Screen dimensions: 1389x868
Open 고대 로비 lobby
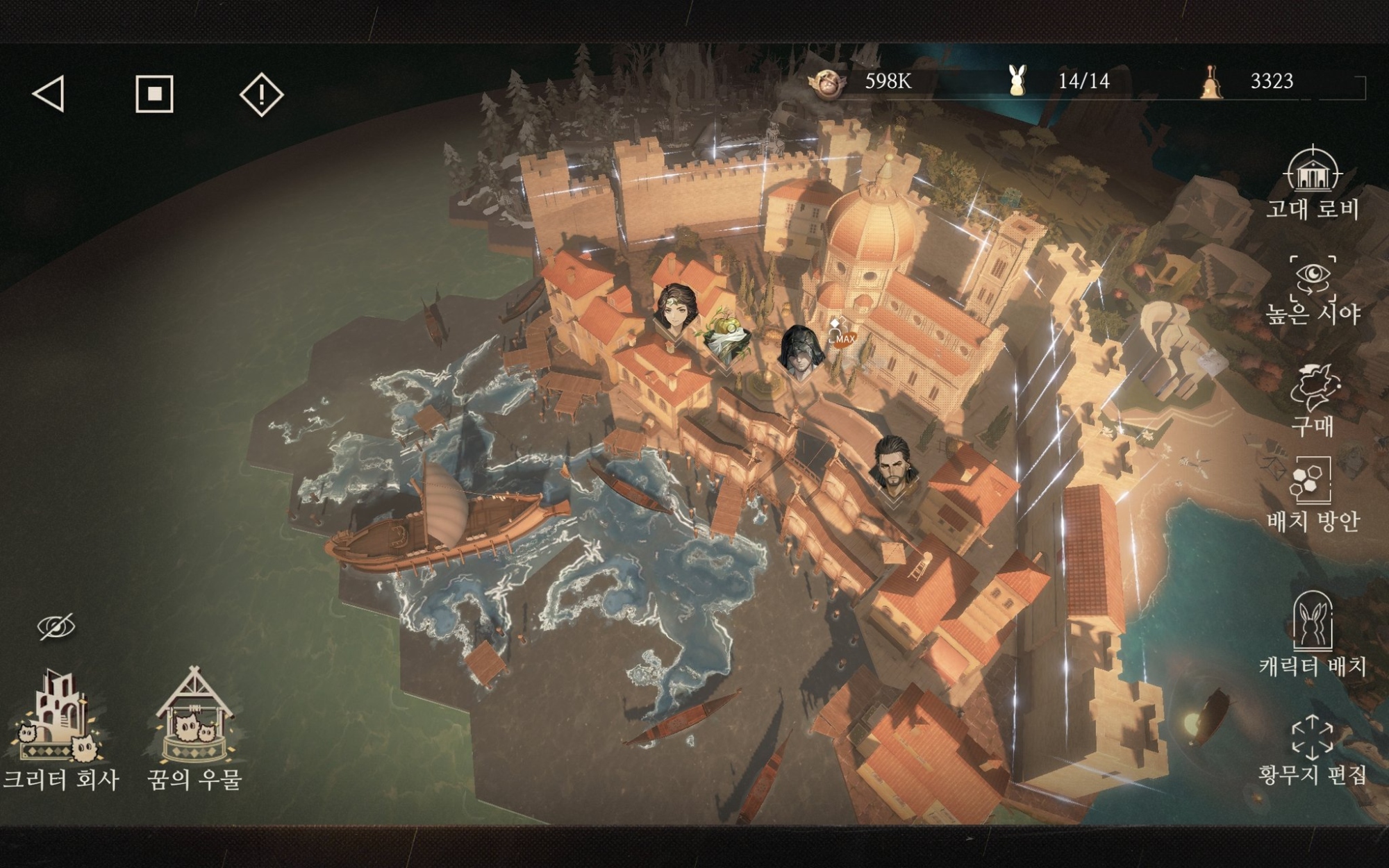pos(1312,183)
